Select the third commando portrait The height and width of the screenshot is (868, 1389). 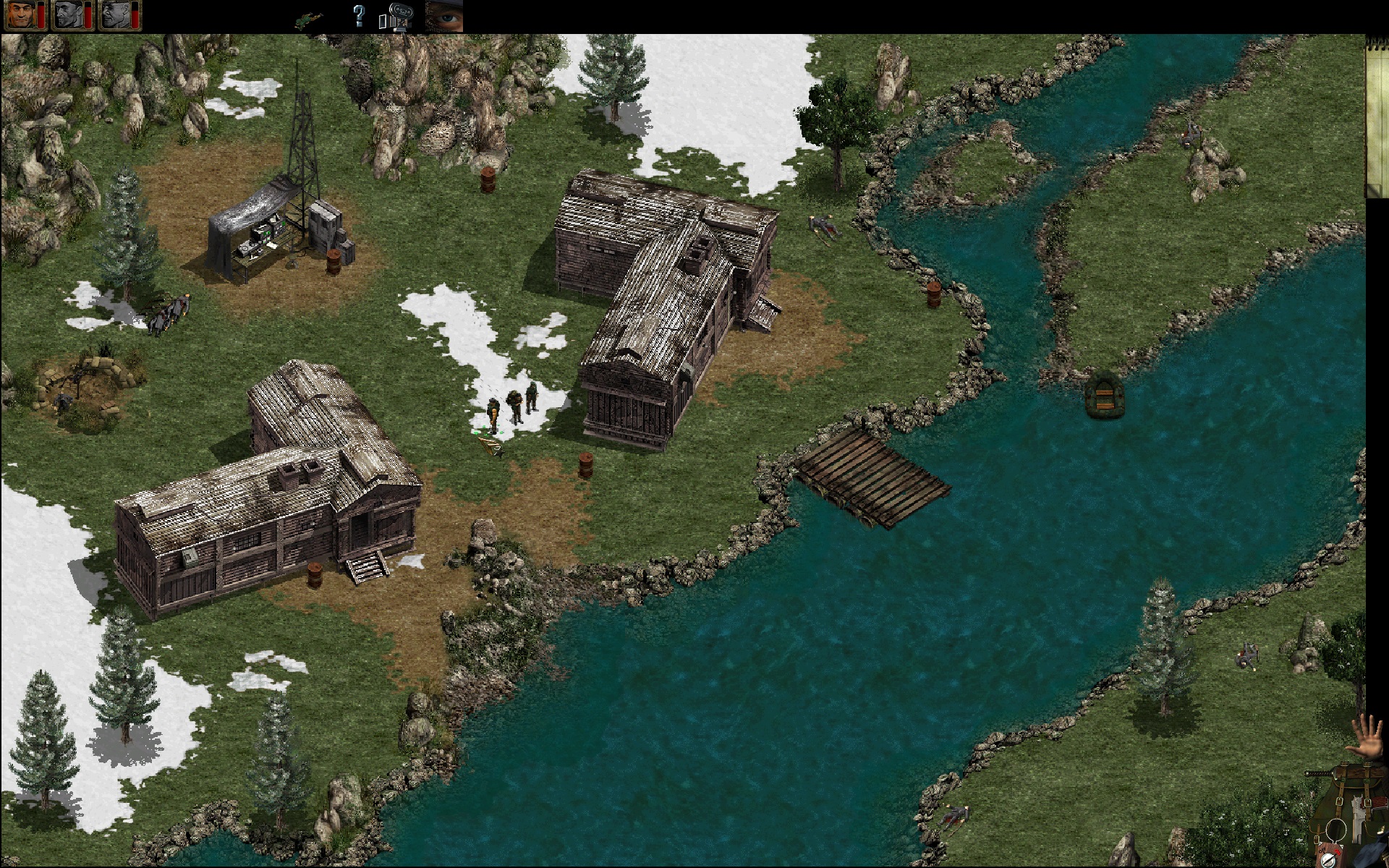[114, 16]
